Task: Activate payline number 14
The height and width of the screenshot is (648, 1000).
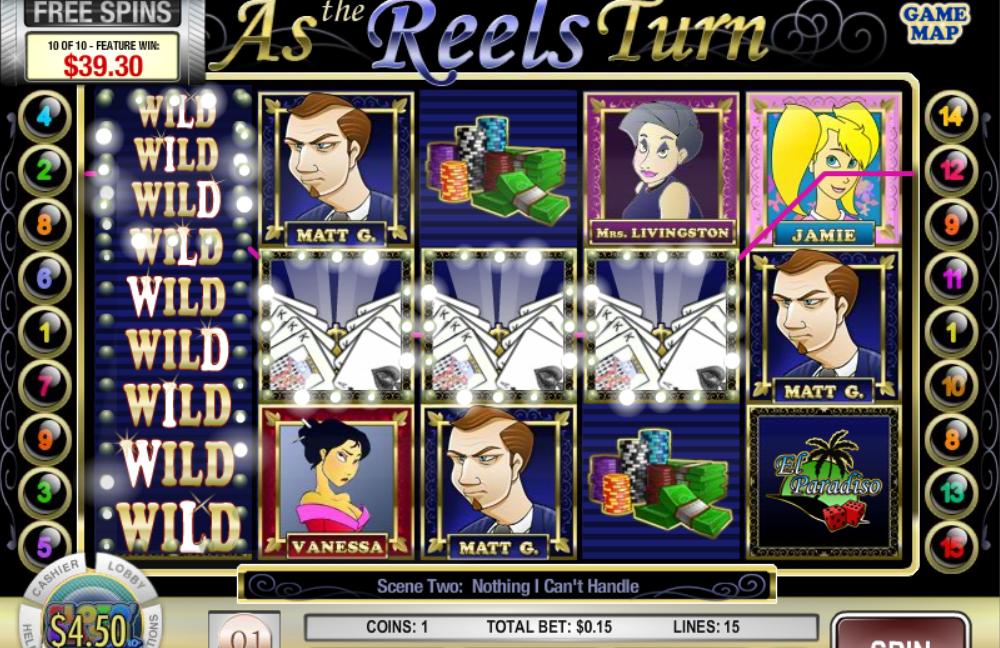Action: tap(951, 116)
